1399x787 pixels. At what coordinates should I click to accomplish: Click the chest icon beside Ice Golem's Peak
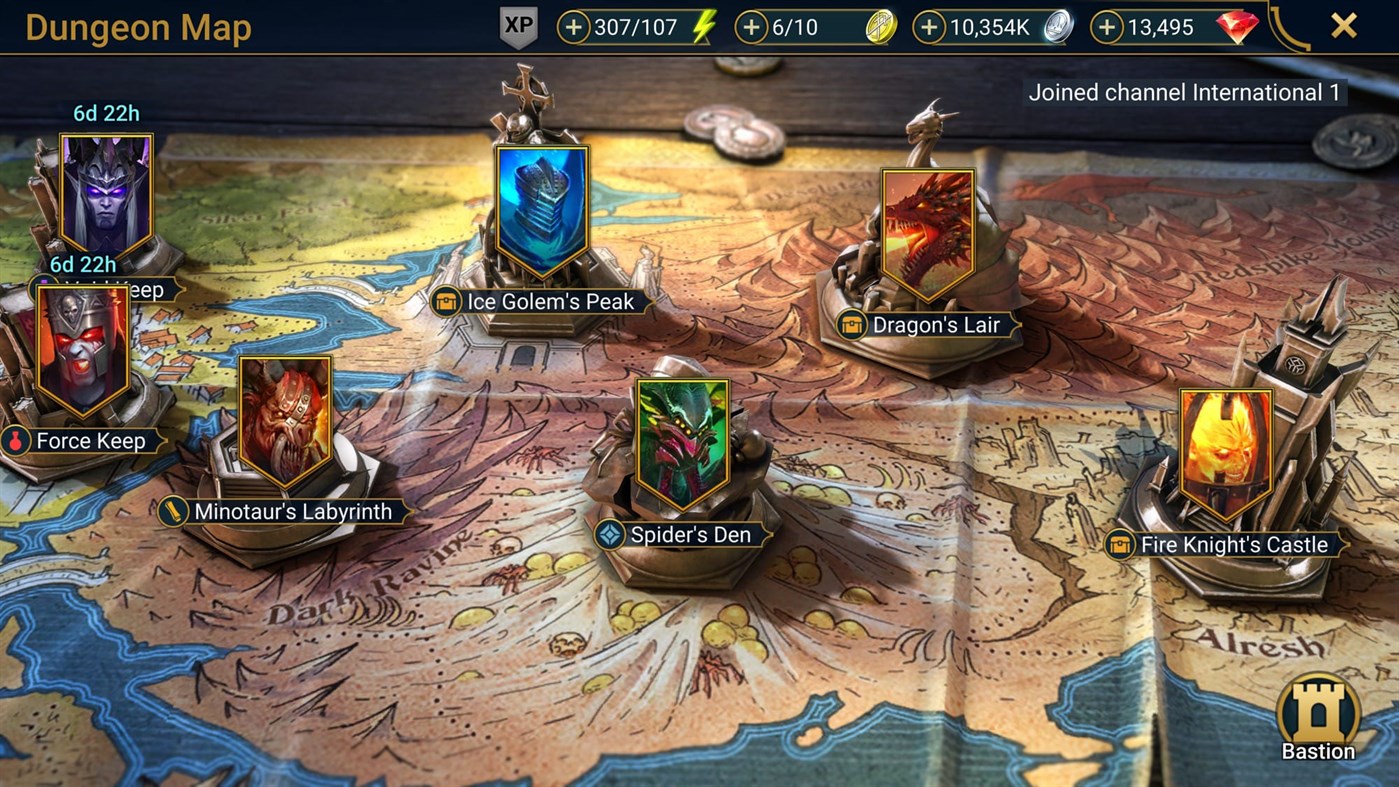click(446, 301)
